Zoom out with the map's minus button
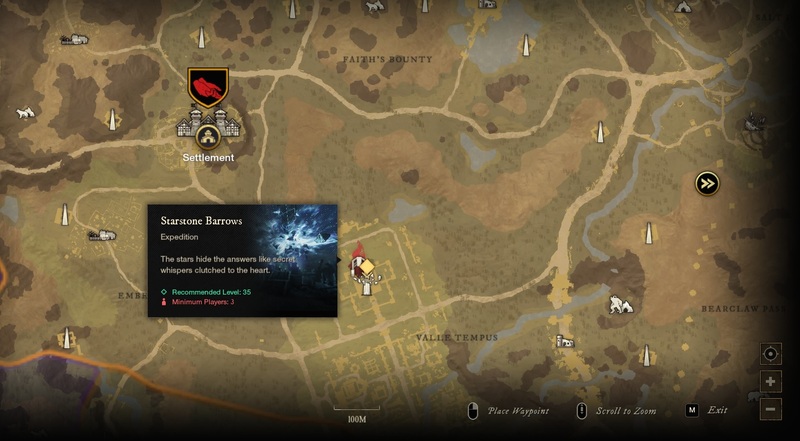The image size is (800, 441). (x=770, y=408)
